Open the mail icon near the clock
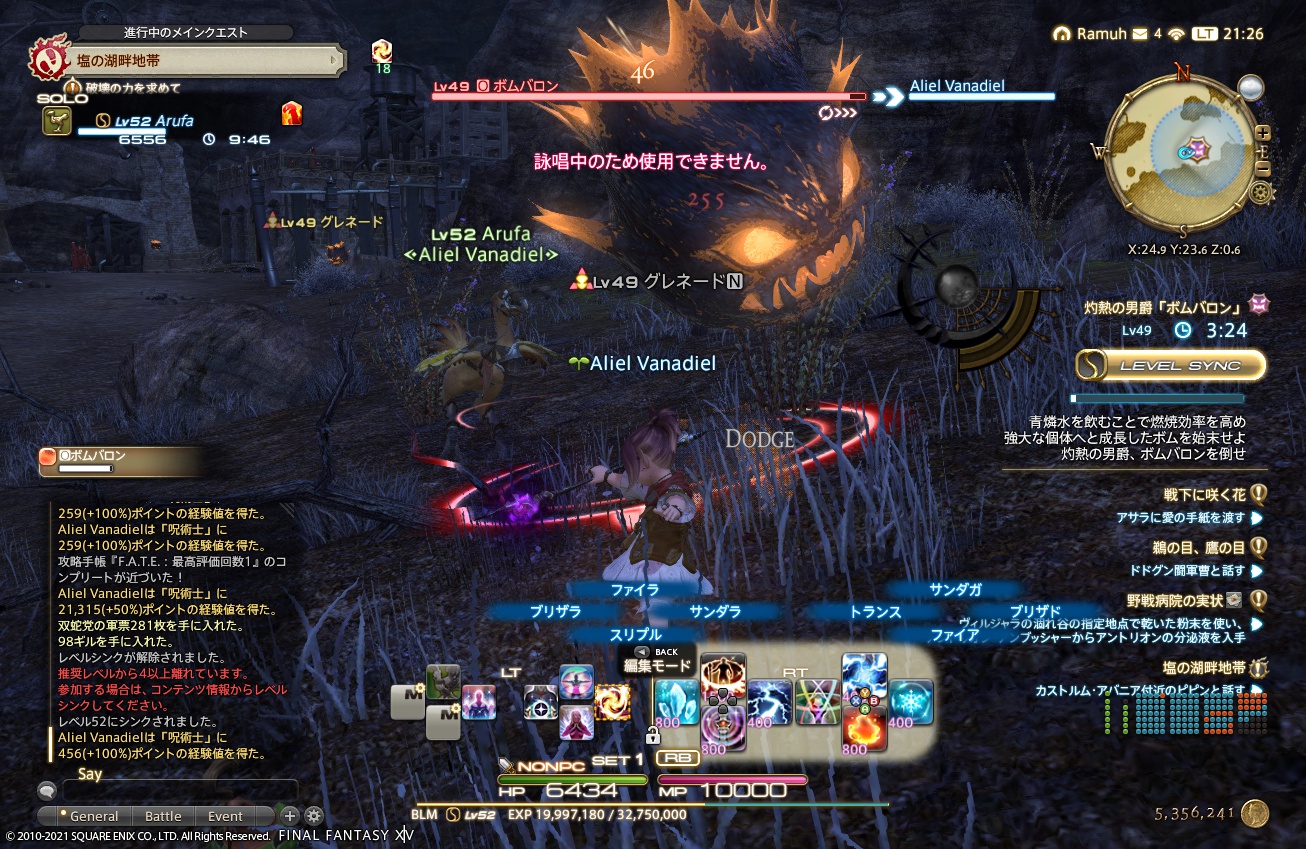 pyautogui.click(x=1142, y=31)
